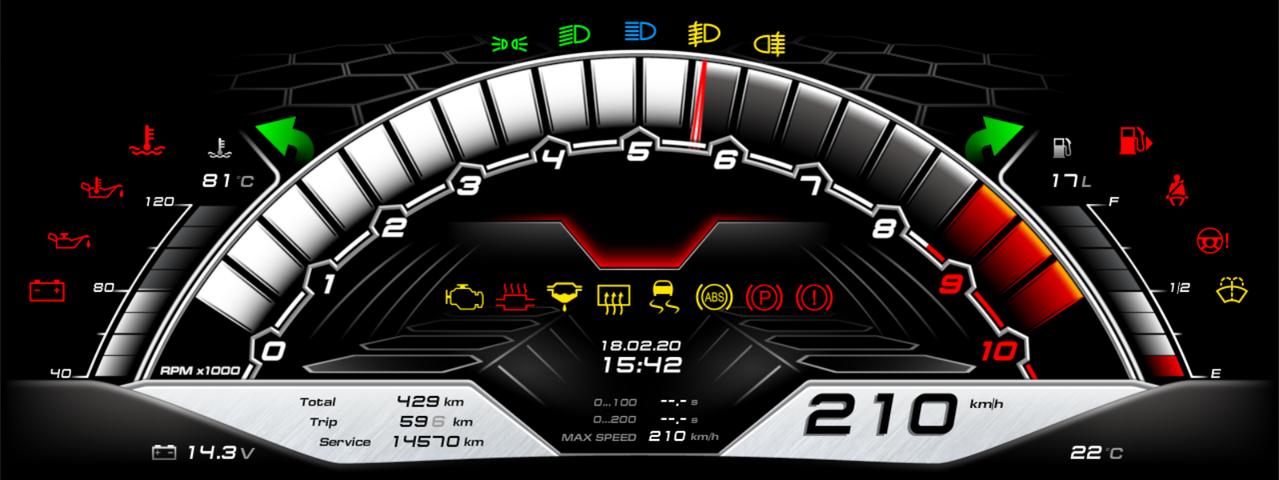The width and height of the screenshot is (1279, 480).
Task: Select the yellow ABS warning icon
Action: [714, 296]
